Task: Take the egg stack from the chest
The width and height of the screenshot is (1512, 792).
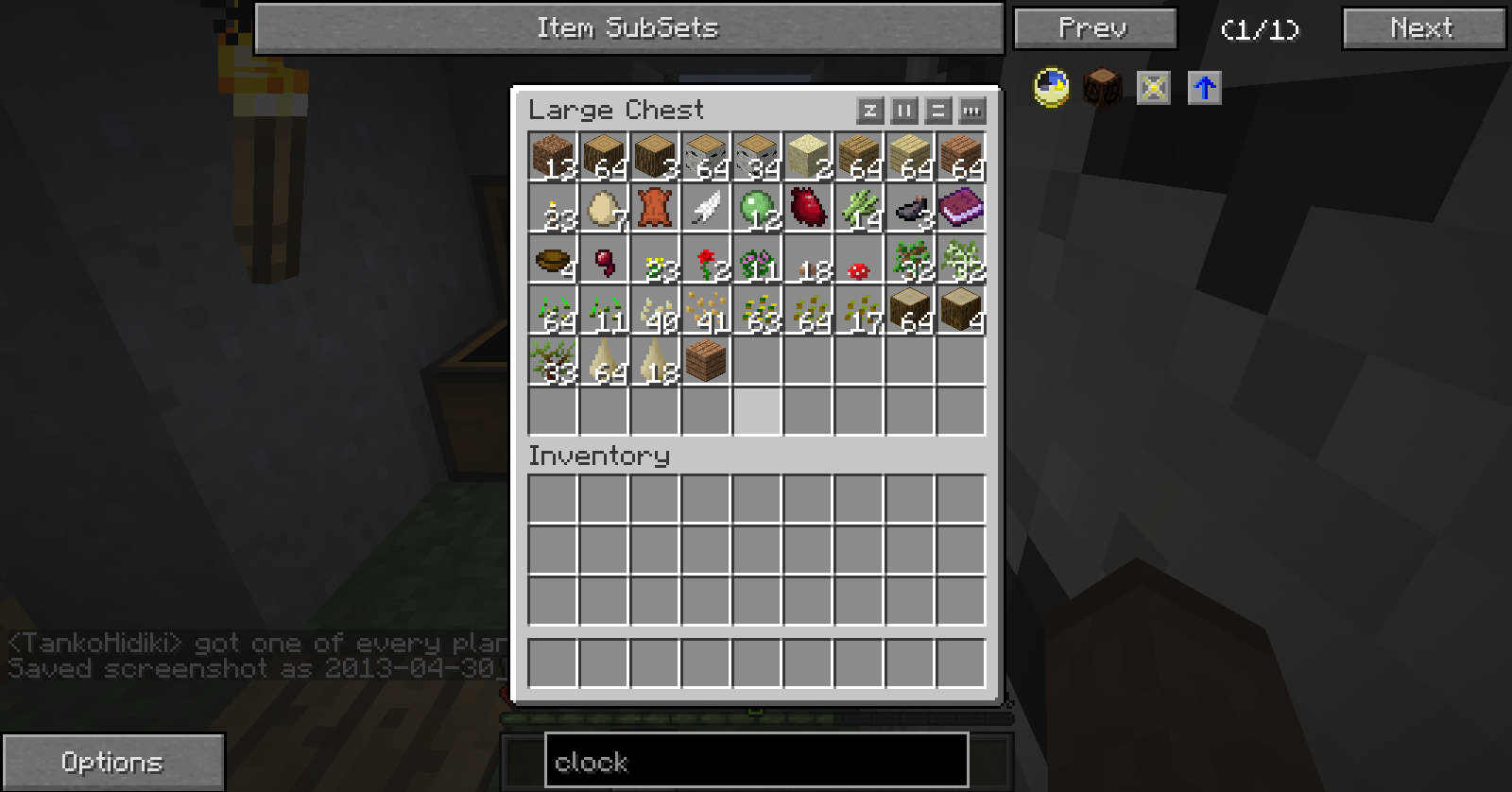Action: click(x=604, y=207)
